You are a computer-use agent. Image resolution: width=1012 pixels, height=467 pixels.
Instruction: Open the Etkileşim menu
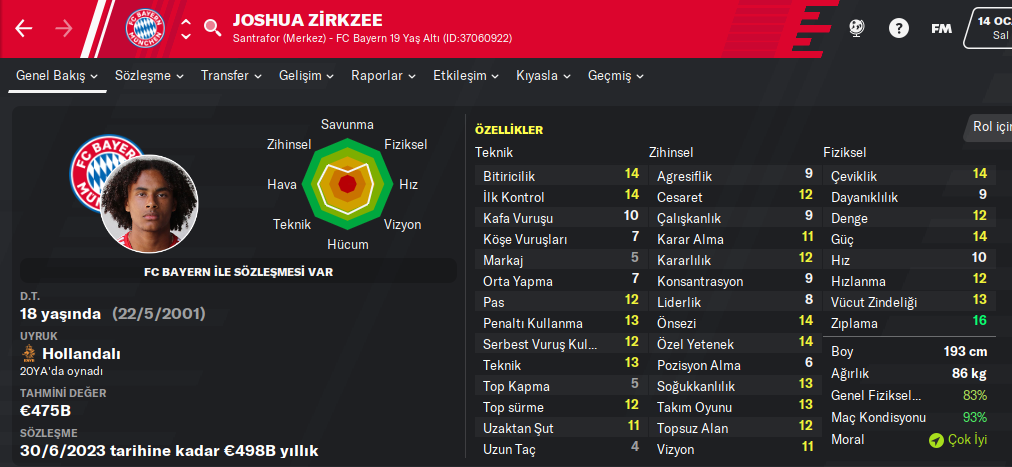pos(466,76)
